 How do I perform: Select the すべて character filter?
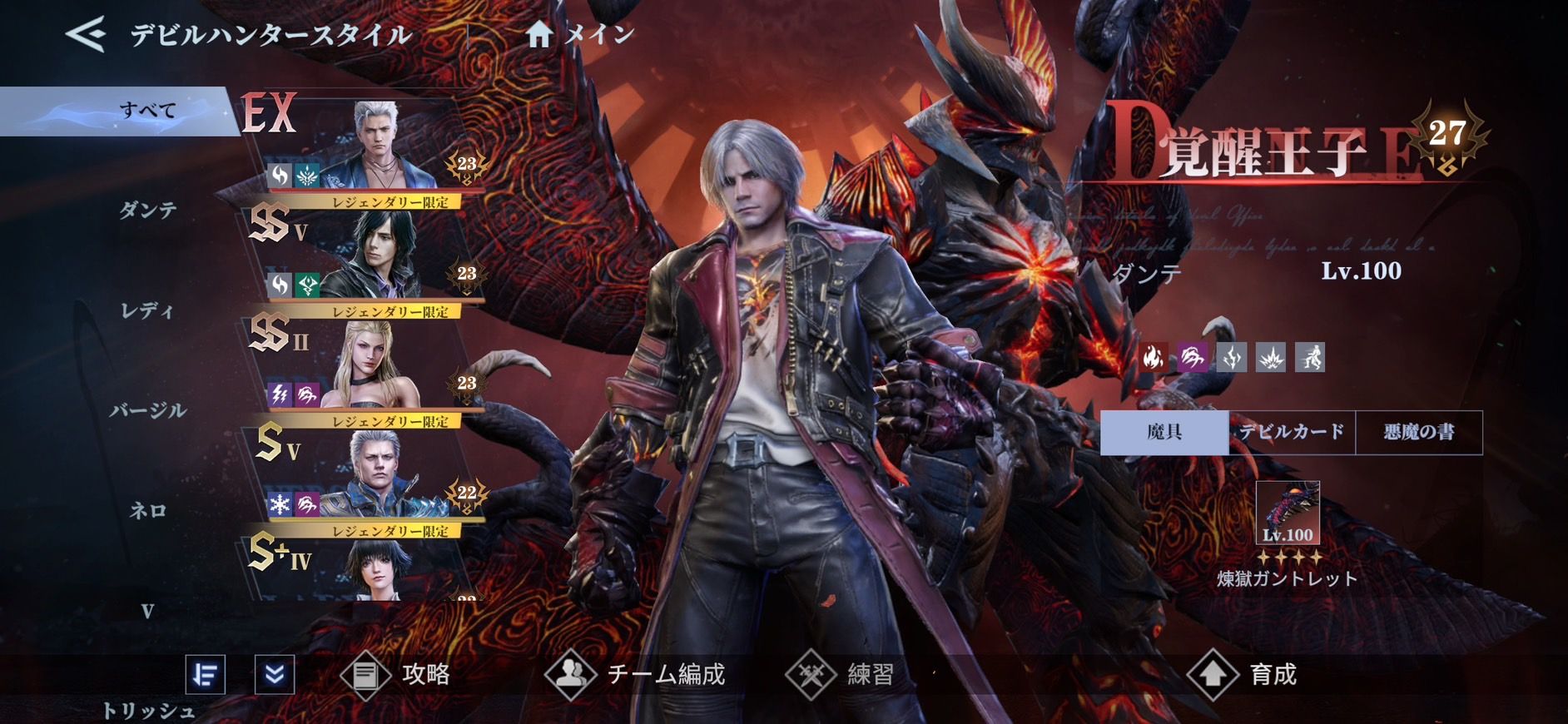pyautogui.click(x=146, y=111)
